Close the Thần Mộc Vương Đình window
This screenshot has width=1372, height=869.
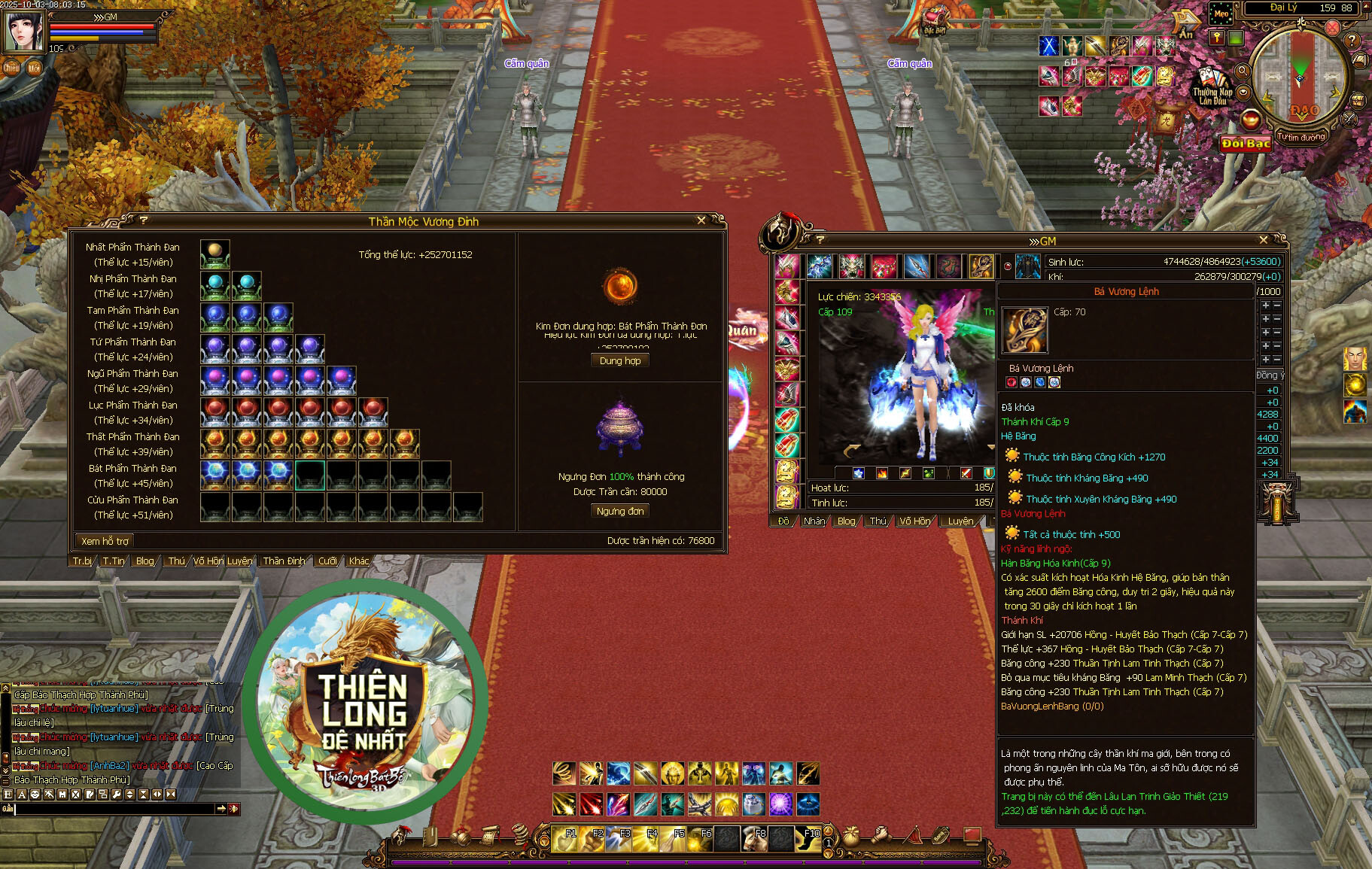(x=701, y=220)
